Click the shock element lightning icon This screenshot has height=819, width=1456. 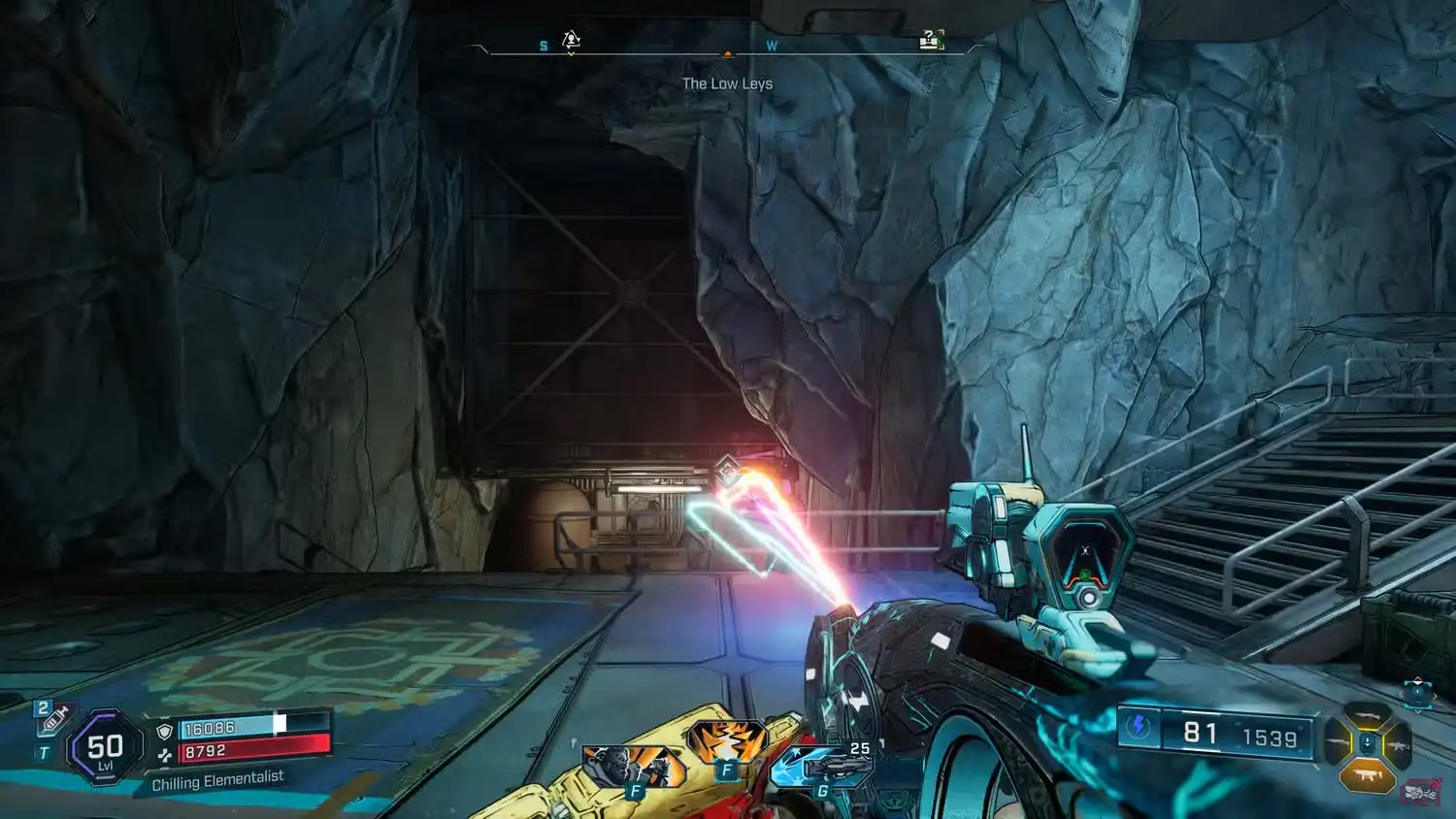[x=1139, y=728]
